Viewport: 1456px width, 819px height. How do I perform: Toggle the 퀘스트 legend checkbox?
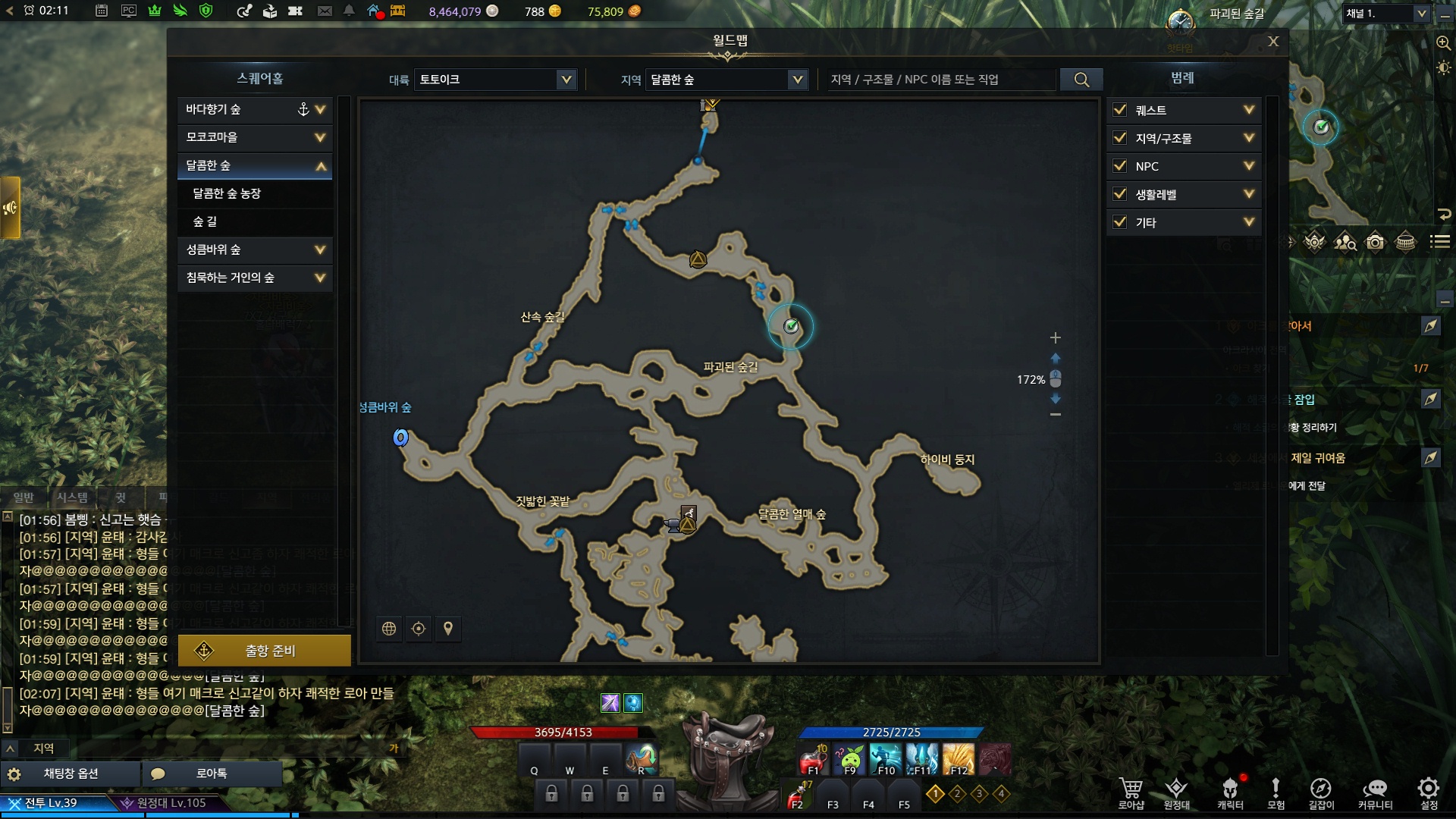point(1119,110)
